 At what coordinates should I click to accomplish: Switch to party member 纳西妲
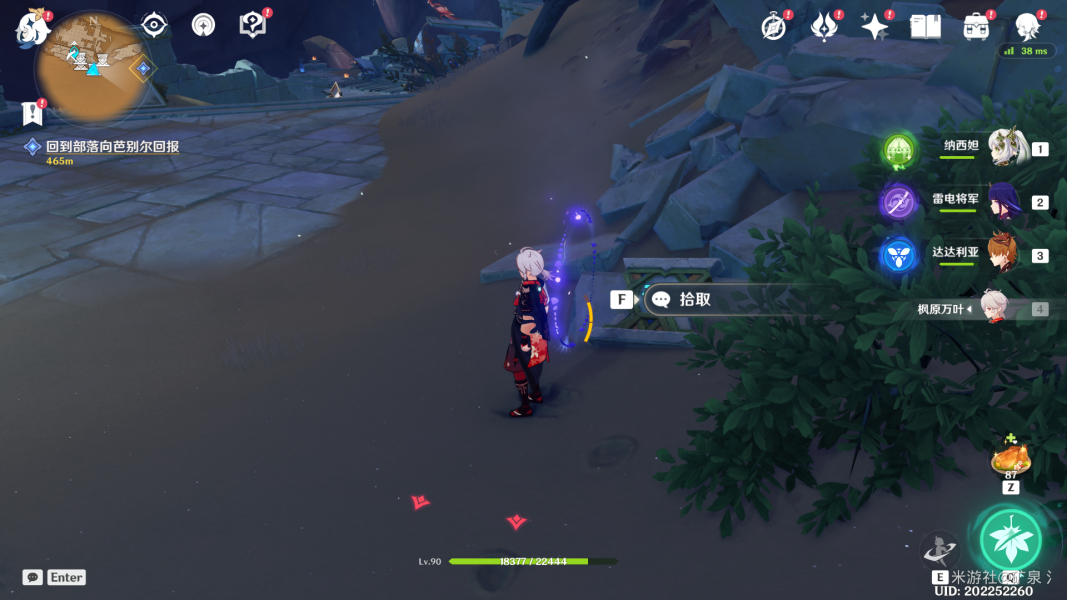coord(1005,148)
